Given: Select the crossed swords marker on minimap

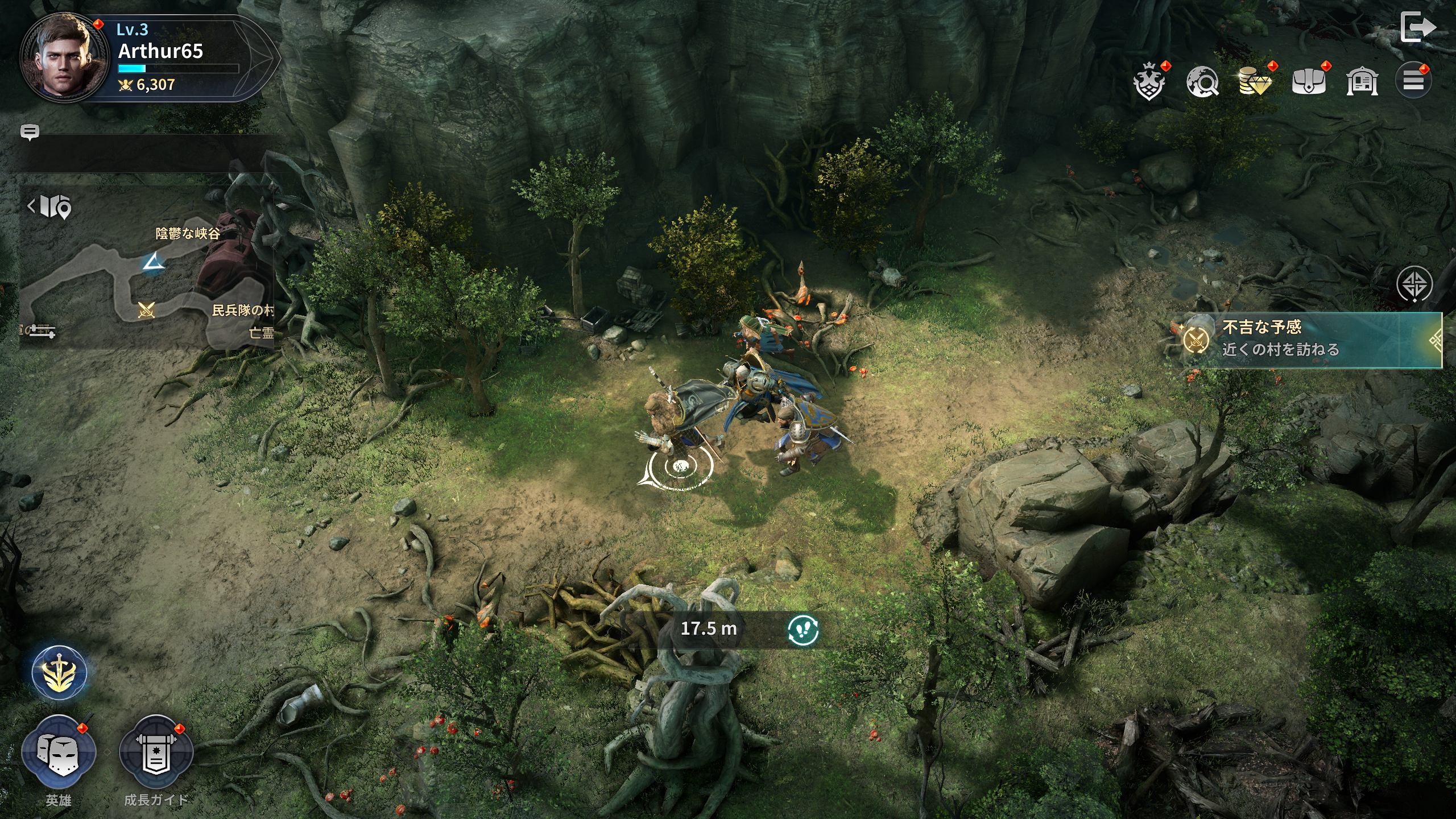Looking at the screenshot, I should pos(147,310).
